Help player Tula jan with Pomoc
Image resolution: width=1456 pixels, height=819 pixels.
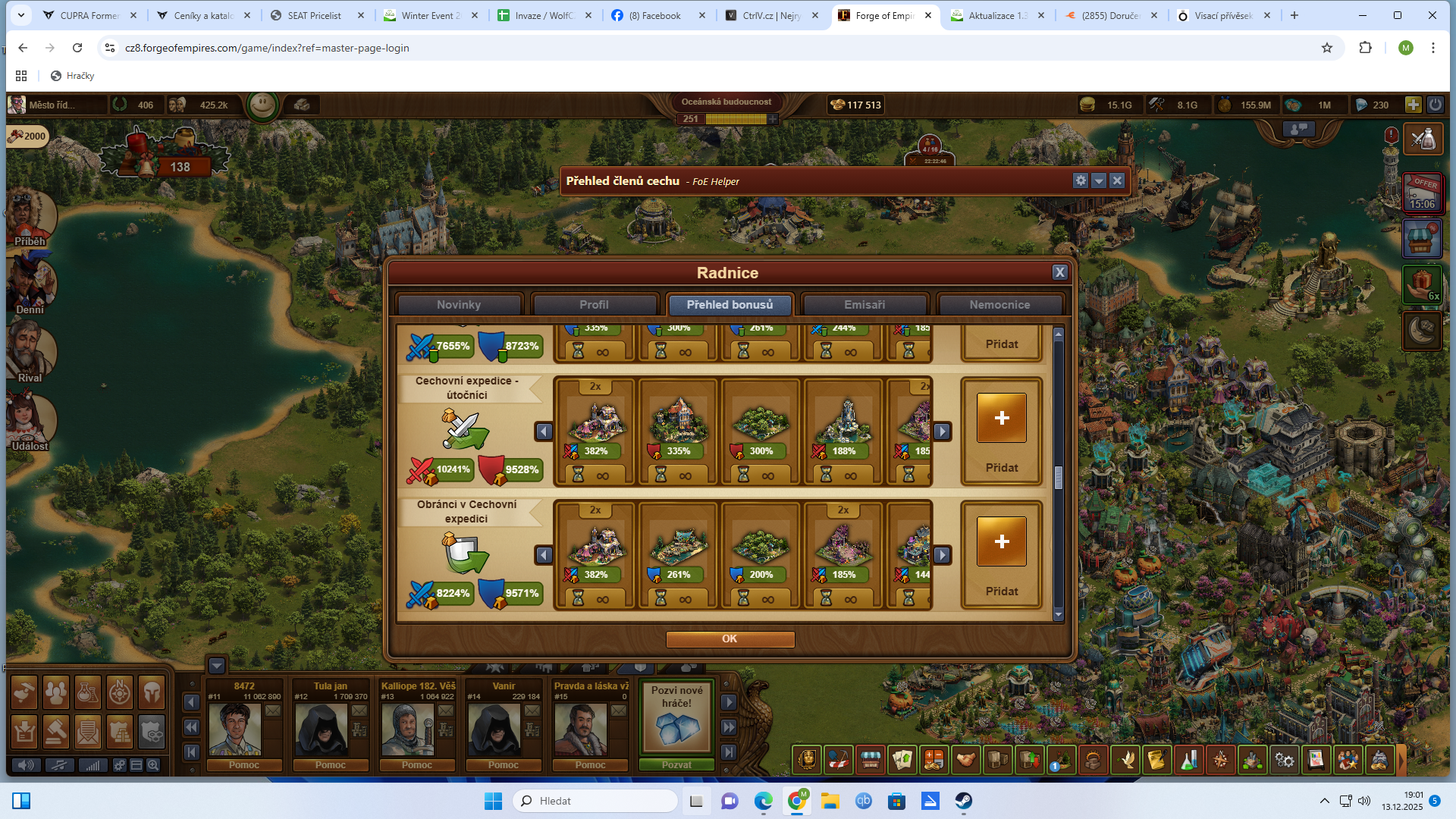331,765
